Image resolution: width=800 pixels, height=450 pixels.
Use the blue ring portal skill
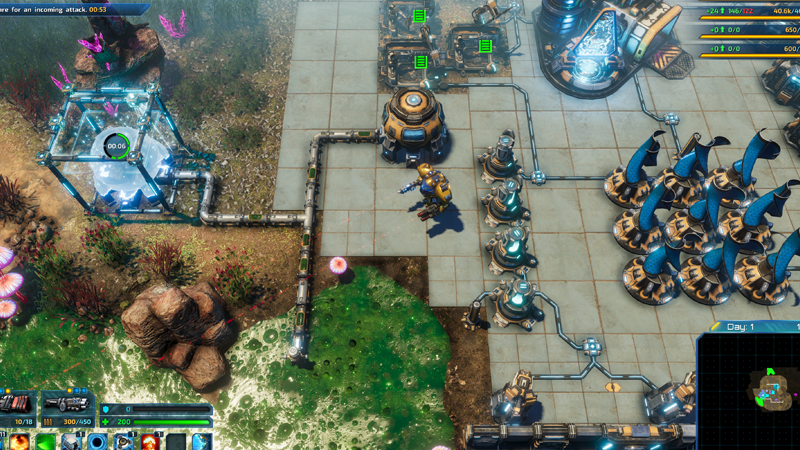pyautogui.click(x=98, y=441)
